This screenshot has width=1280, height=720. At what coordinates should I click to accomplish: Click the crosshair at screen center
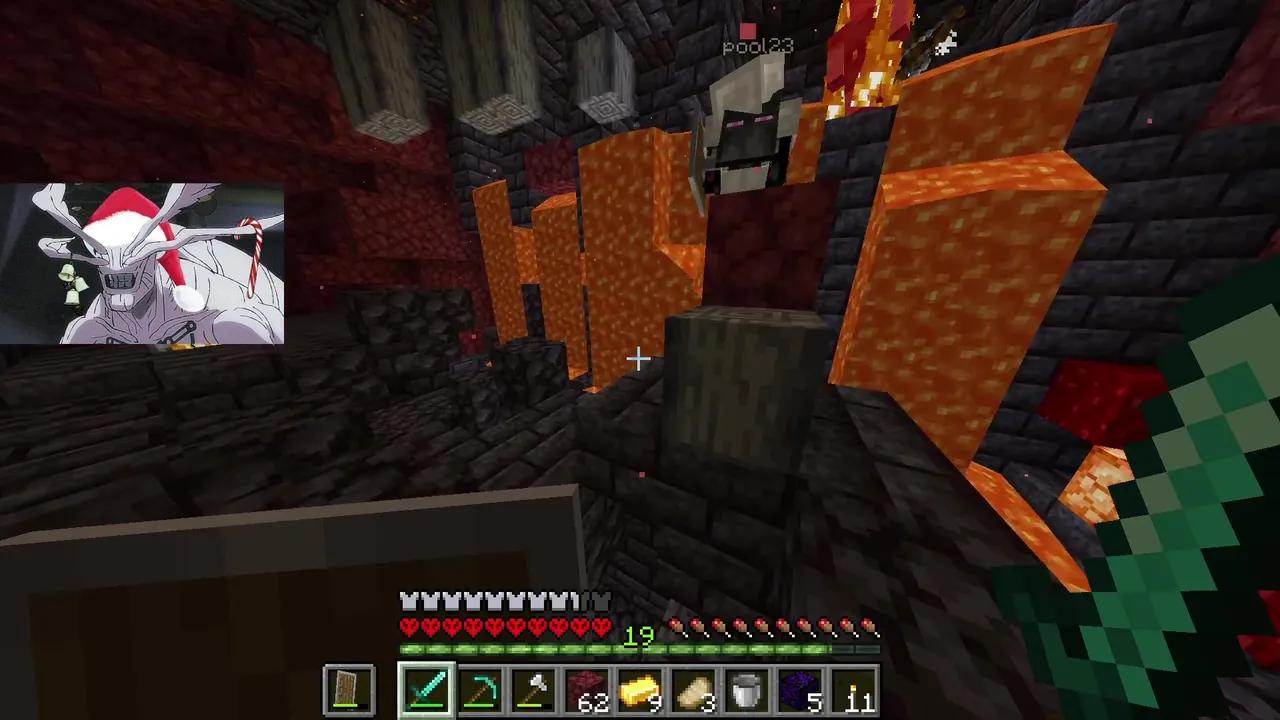point(640,358)
